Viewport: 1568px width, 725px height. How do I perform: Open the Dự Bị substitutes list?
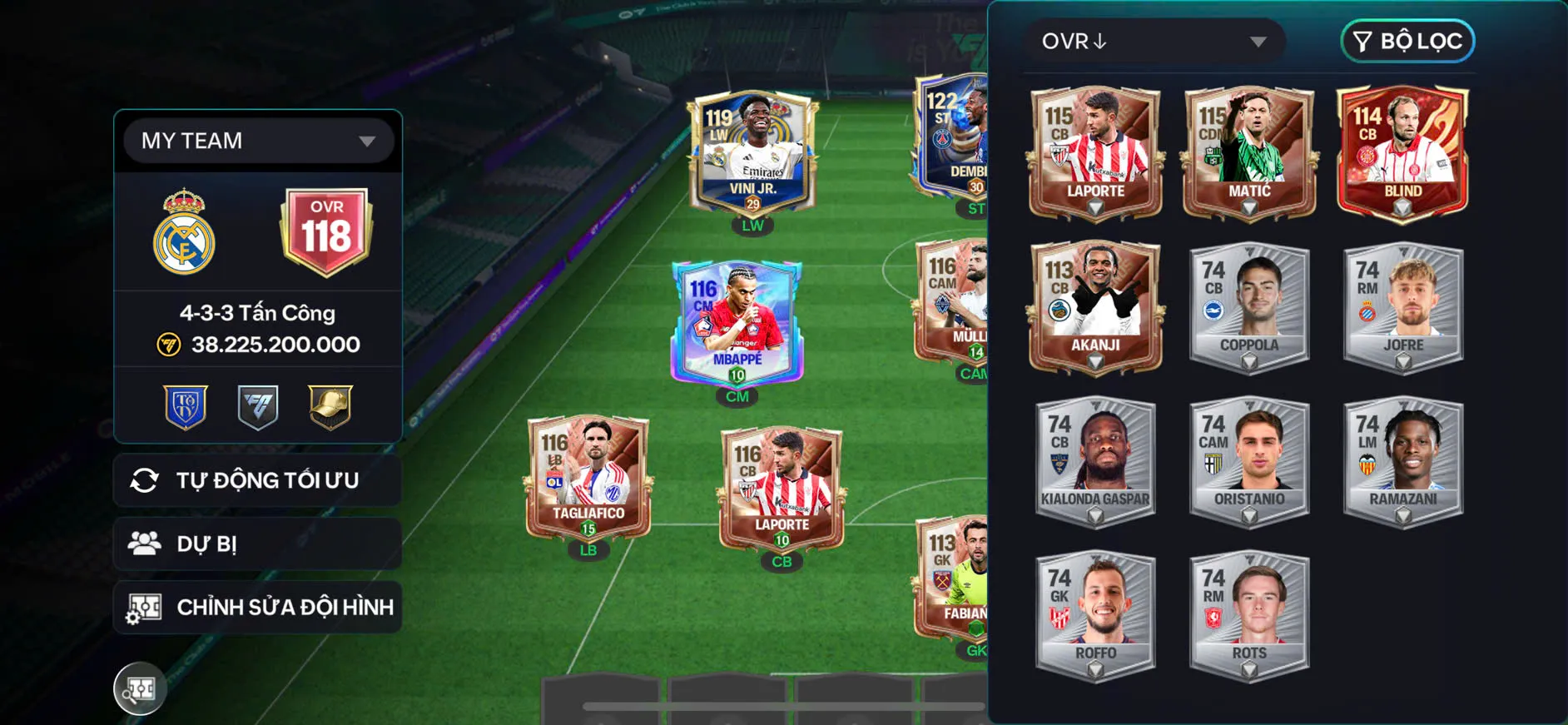click(258, 544)
